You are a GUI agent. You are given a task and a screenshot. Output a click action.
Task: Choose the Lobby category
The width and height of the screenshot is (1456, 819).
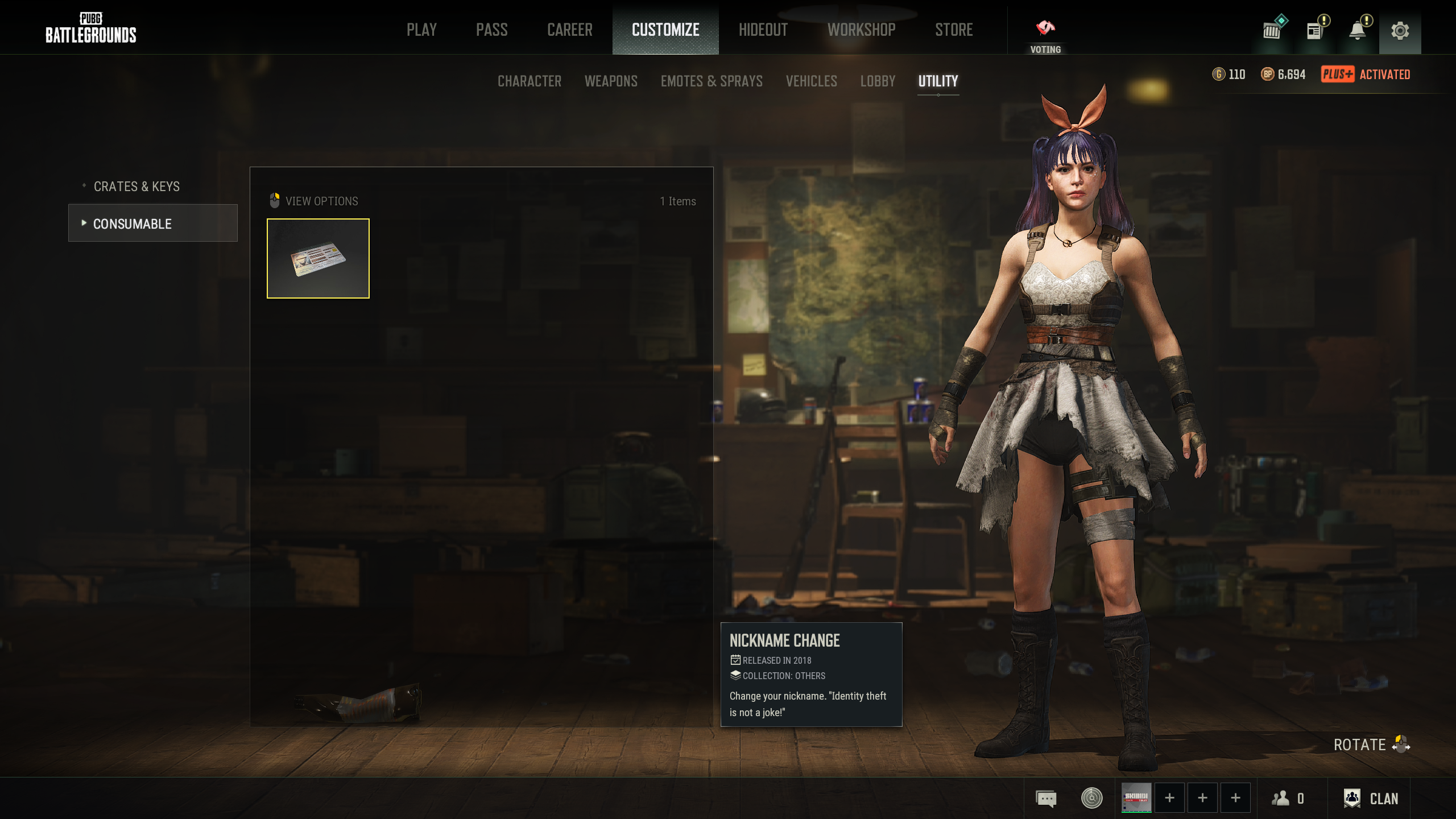[878, 81]
